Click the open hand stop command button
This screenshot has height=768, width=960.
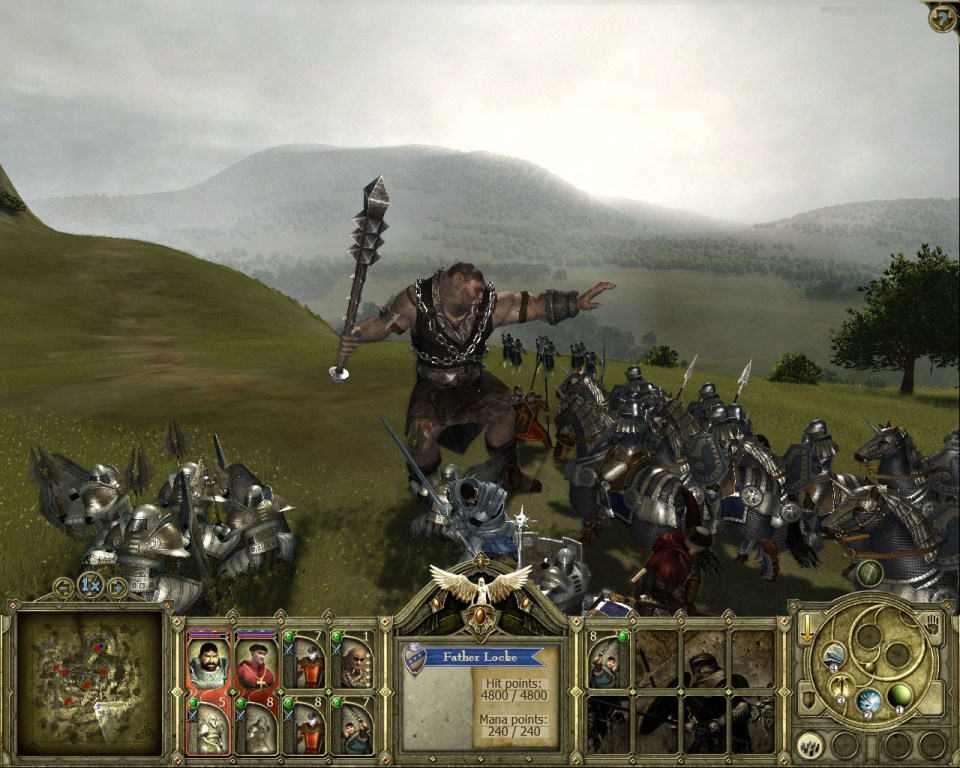pyautogui.click(x=932, y=627)
